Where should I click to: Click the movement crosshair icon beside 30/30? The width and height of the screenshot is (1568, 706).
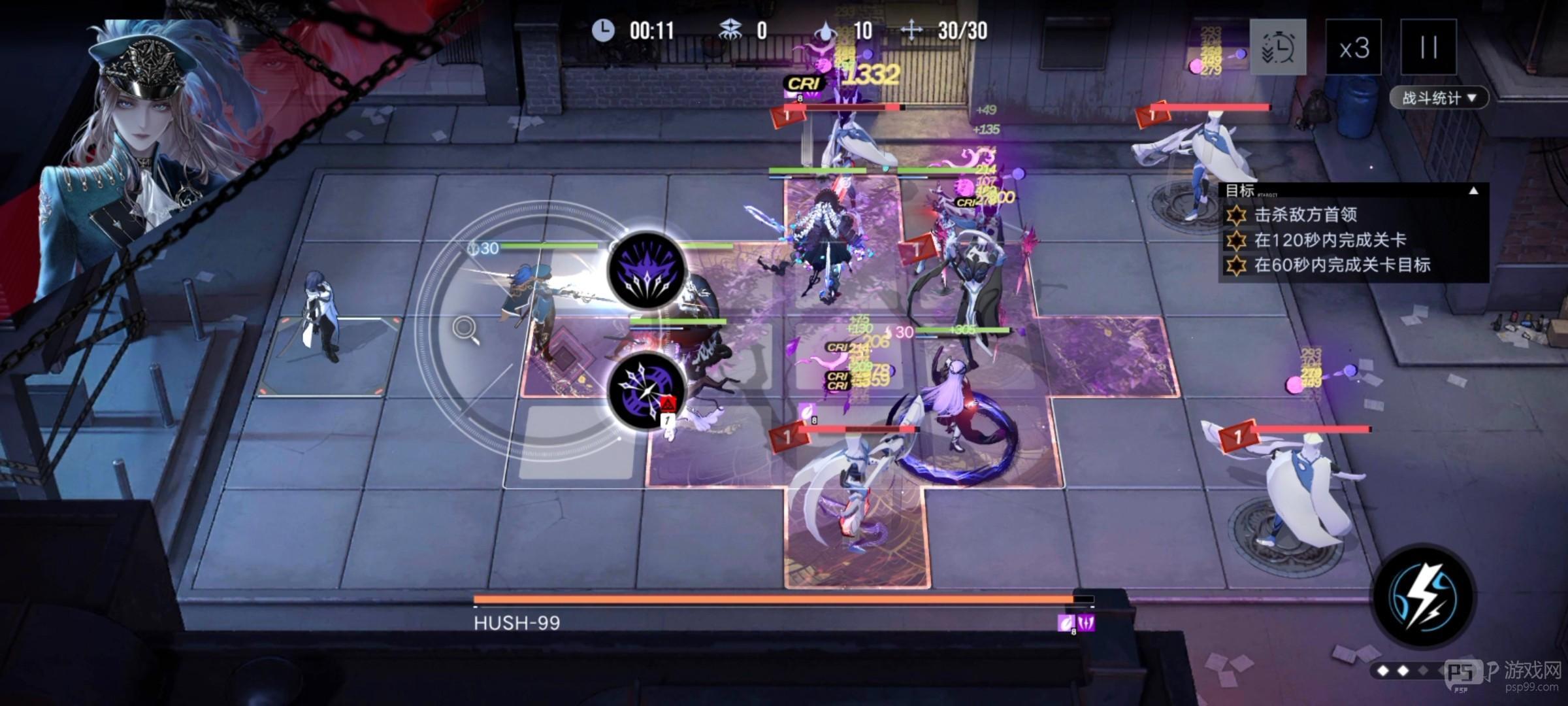913,29
